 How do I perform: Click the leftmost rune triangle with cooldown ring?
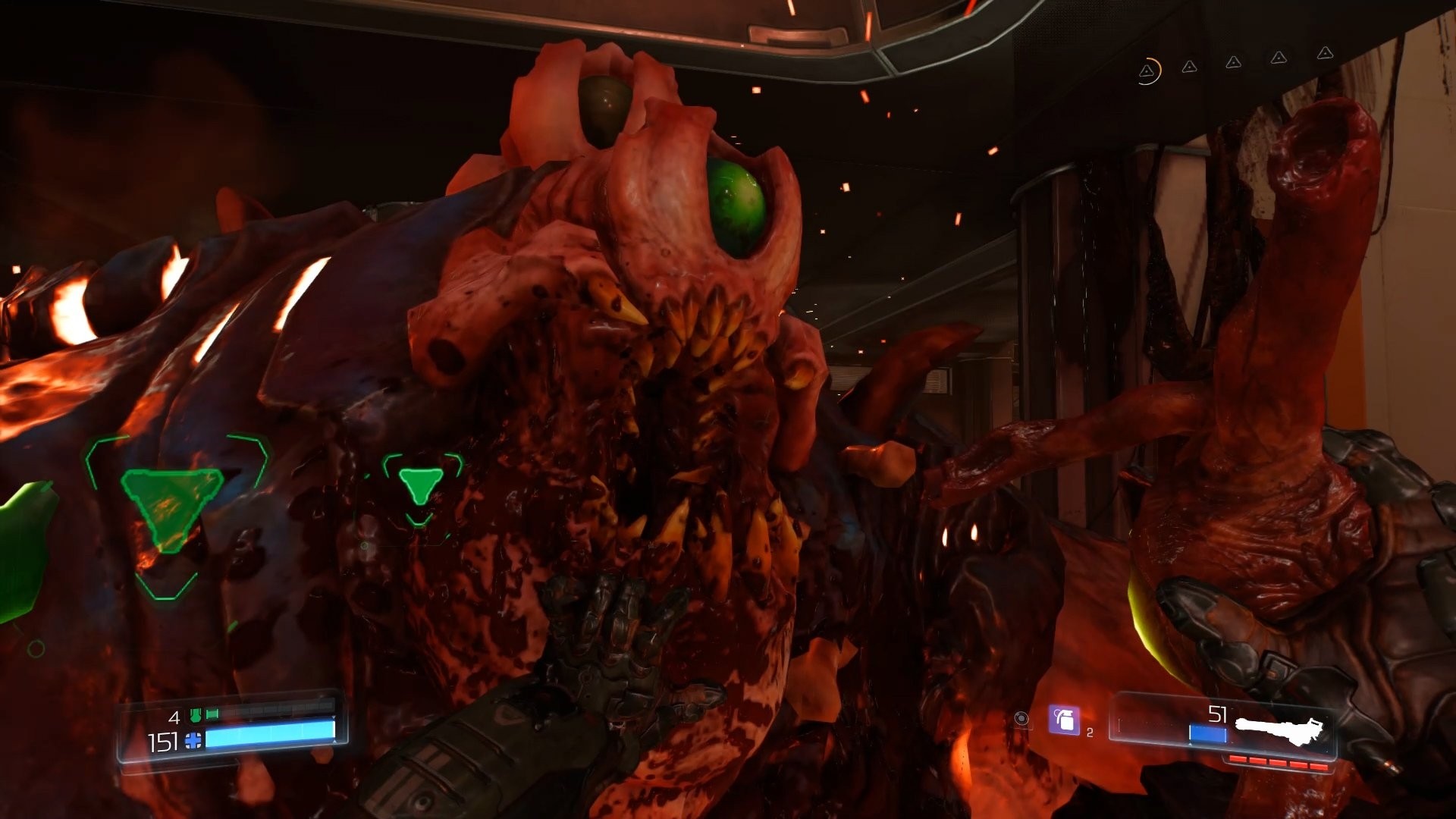click(x=1147, y=72)
